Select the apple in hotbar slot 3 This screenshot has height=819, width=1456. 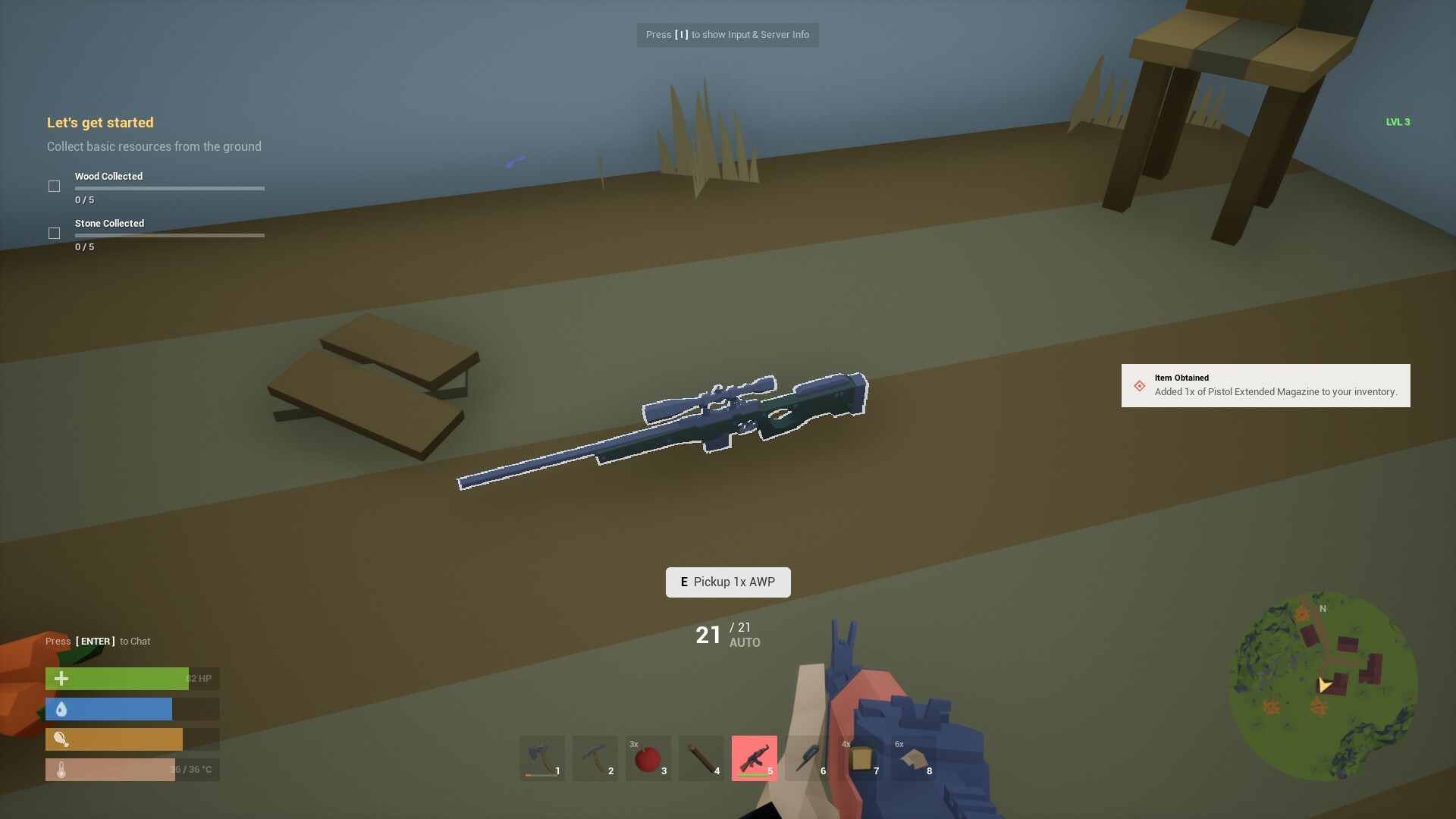click(x=648, y=758)
